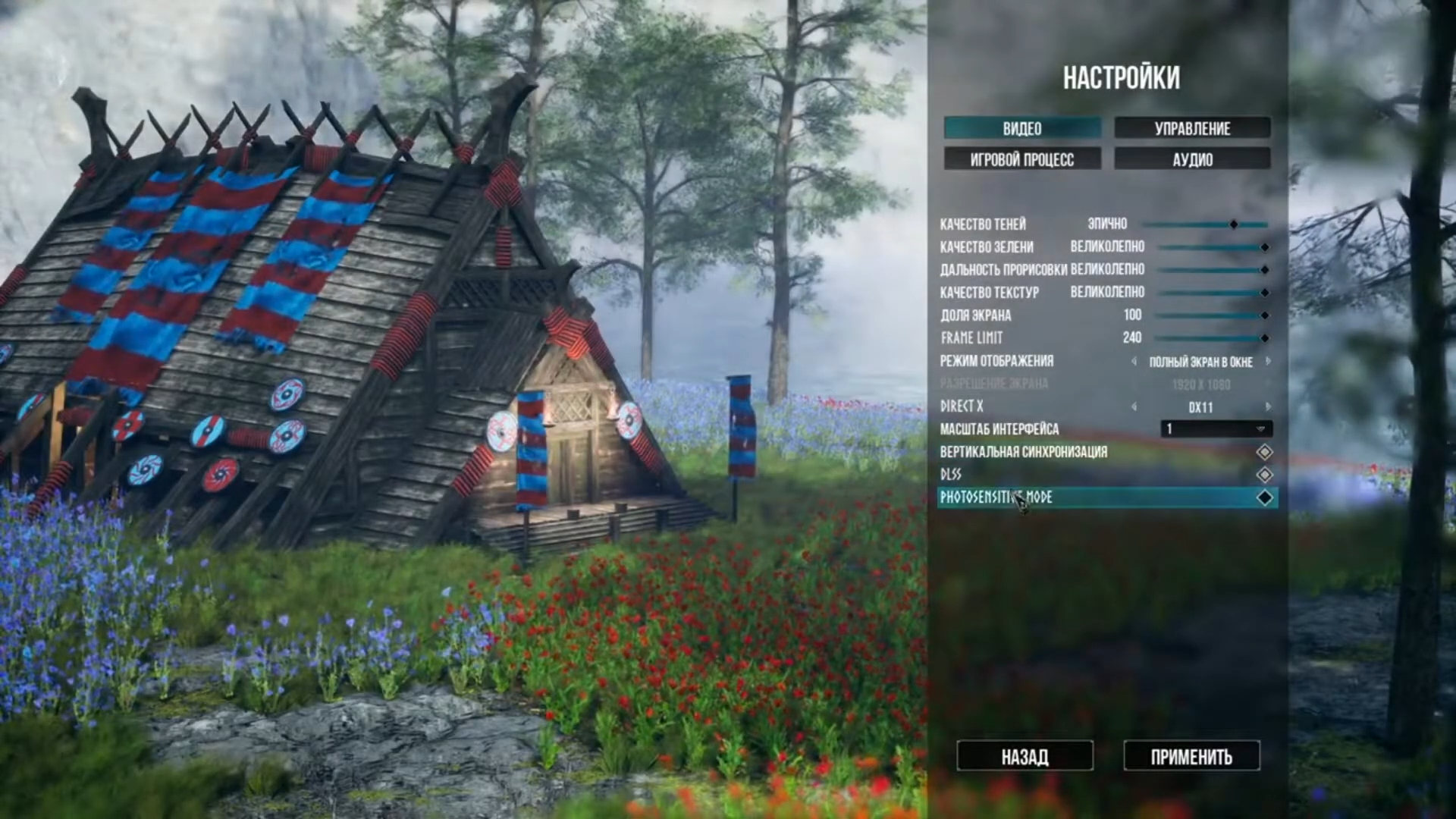1456x819 pixels.
Task: Click right arrow for Direct X
Action: pyautogui.click(x=1268, y=407)
